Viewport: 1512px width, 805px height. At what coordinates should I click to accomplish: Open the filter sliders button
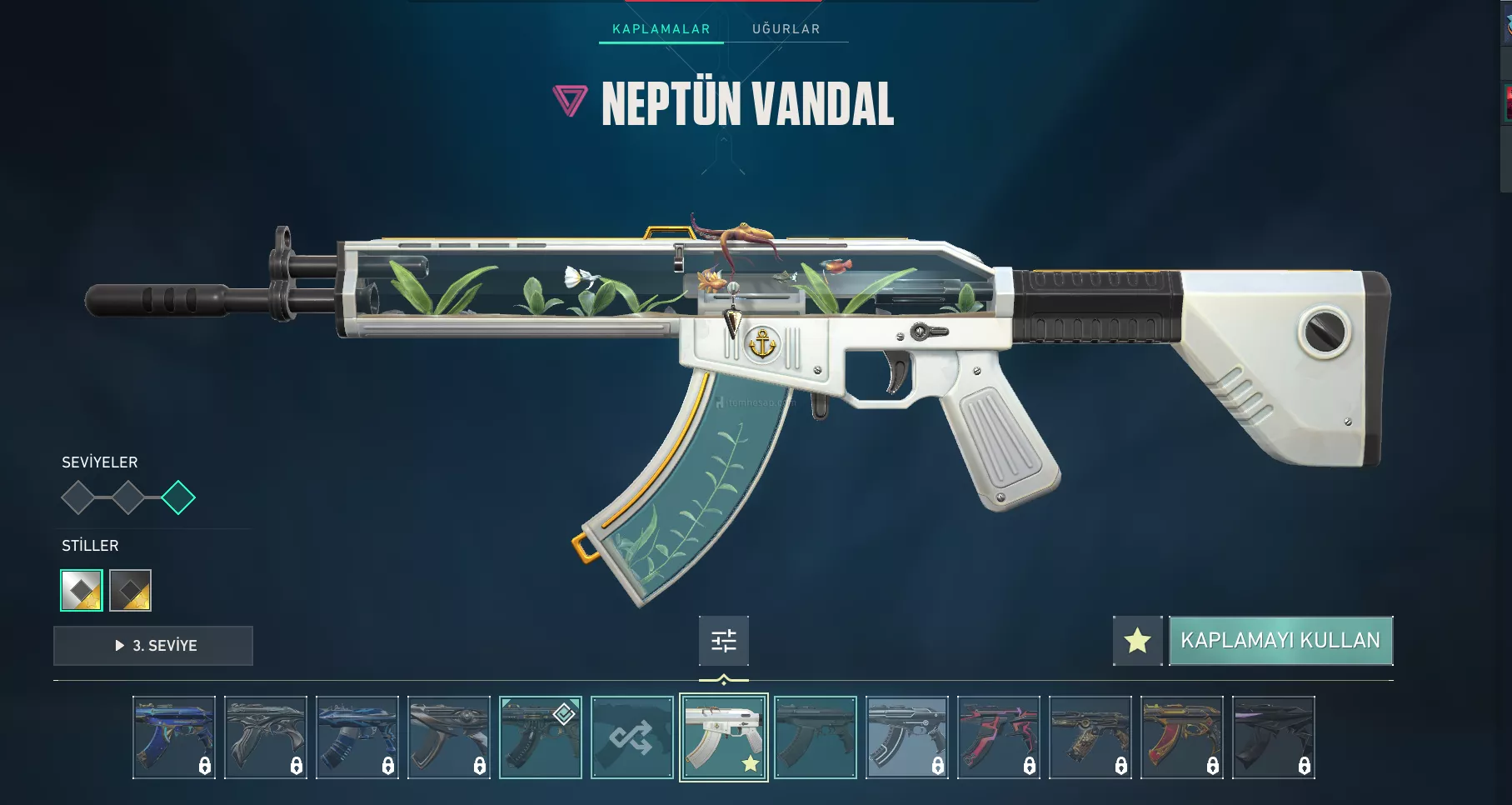[x=724, y=641]
